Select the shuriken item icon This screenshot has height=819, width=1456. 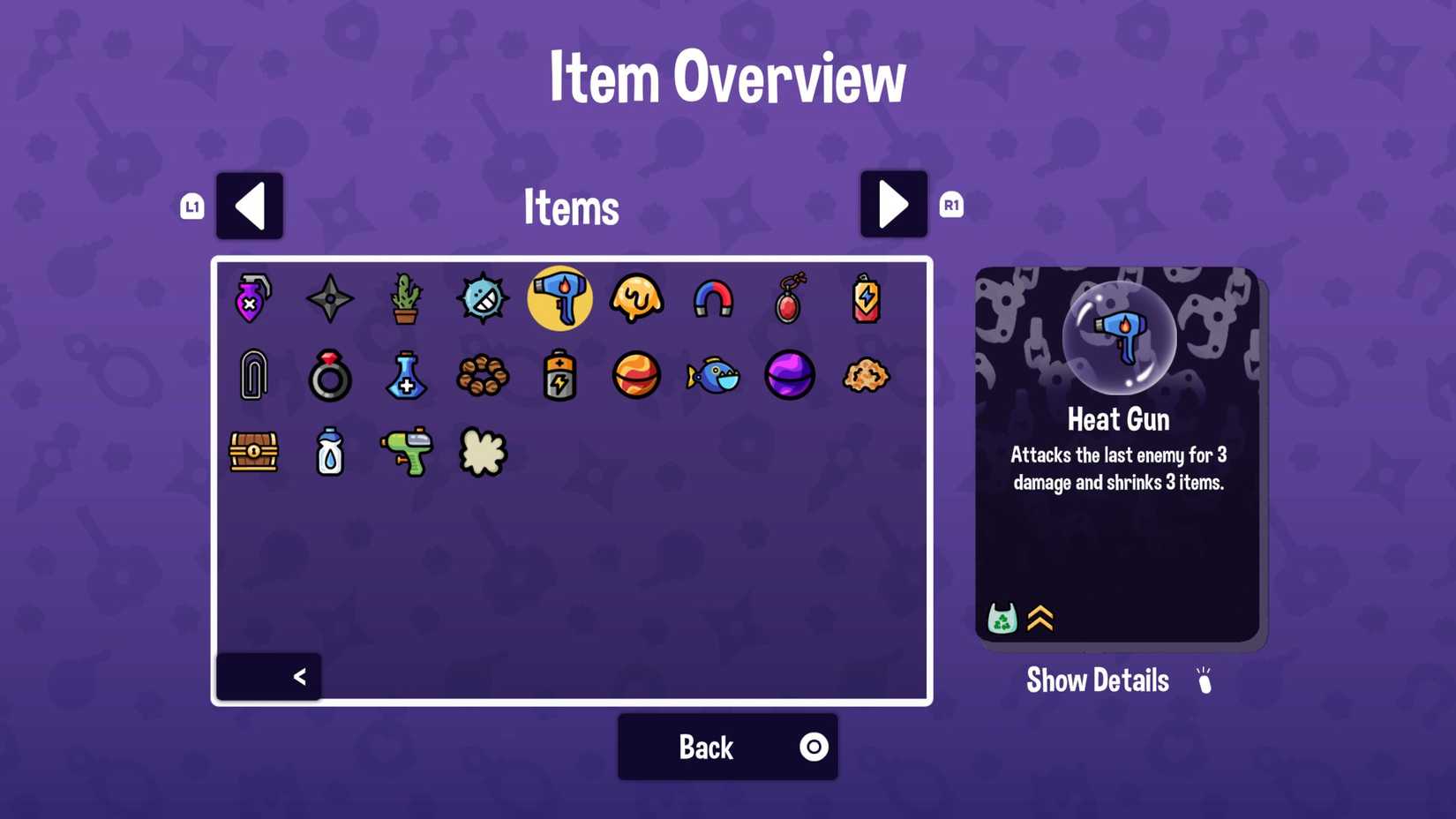click(329, 298)
